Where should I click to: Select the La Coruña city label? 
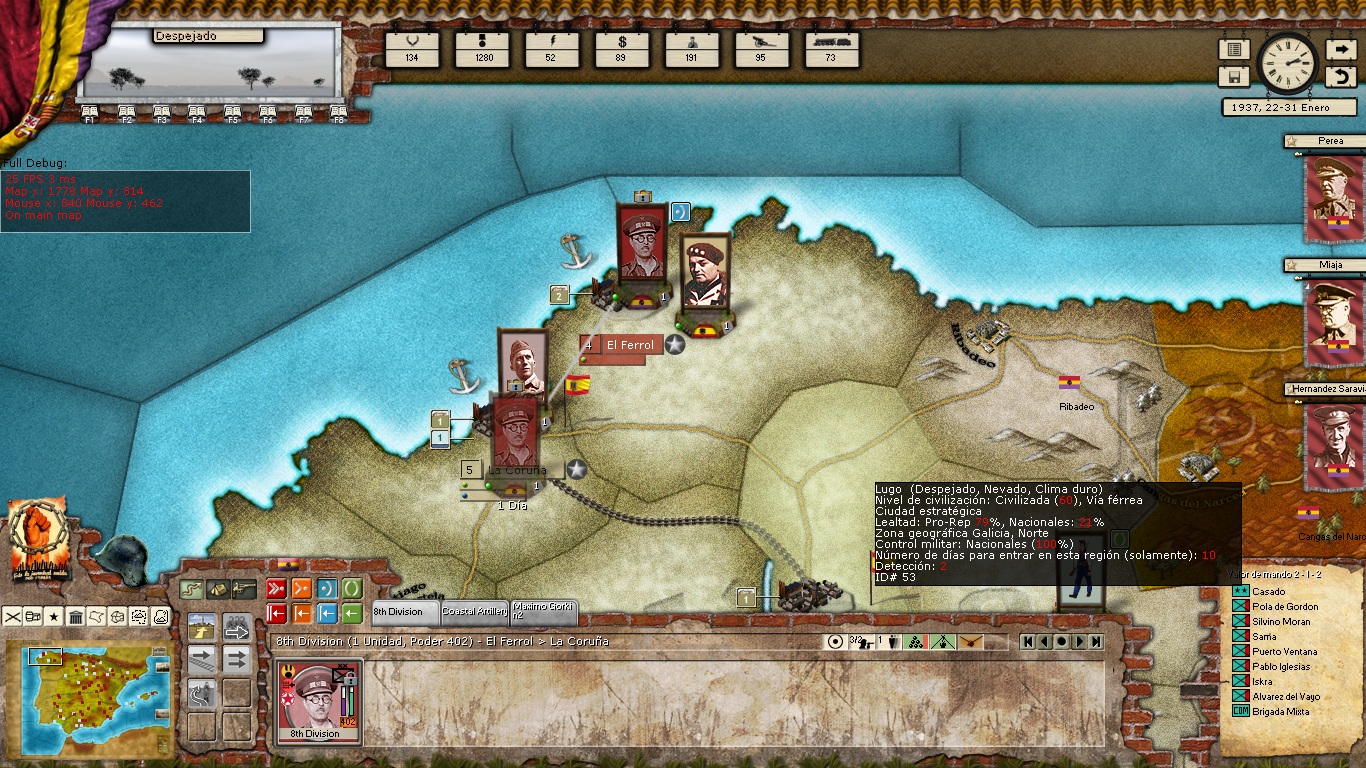517,470
